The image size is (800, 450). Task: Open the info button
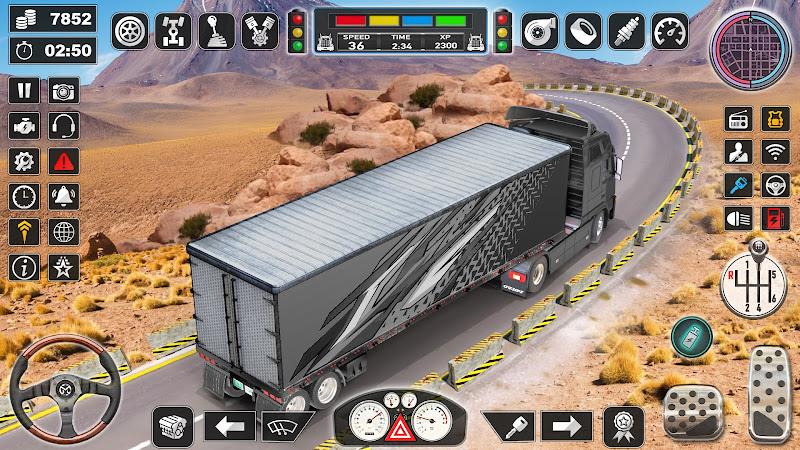click(24, 267)
